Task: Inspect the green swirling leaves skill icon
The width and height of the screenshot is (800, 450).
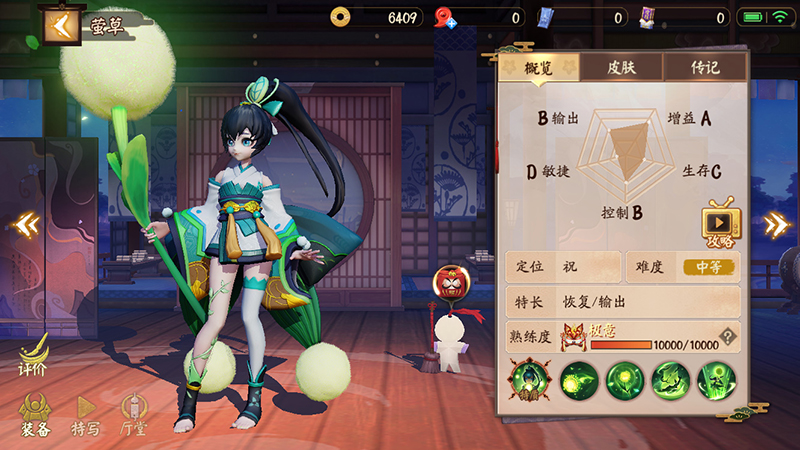Action: tap(671, 380)
